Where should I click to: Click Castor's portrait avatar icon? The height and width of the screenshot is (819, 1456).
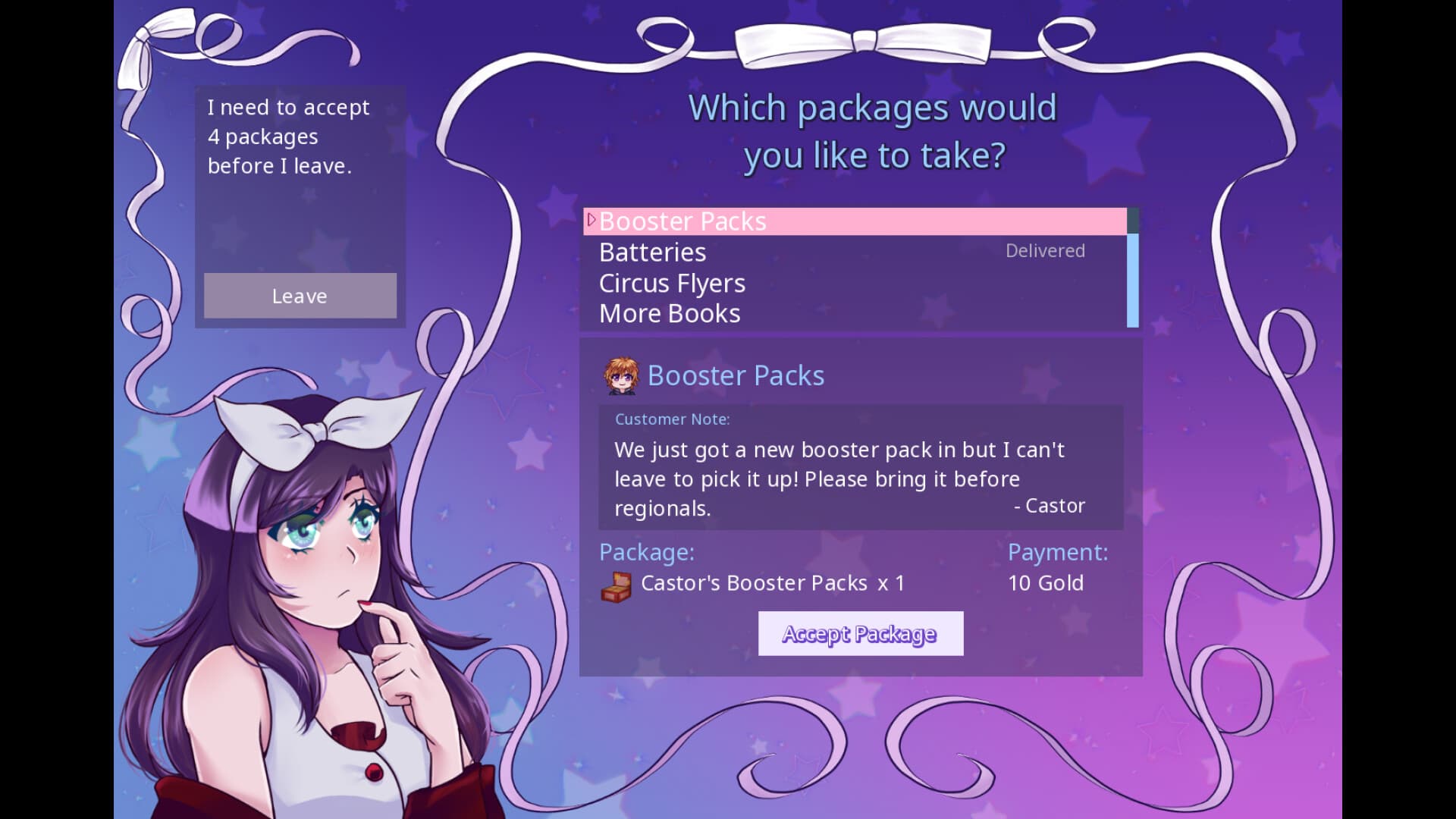(x=619, y=375)
